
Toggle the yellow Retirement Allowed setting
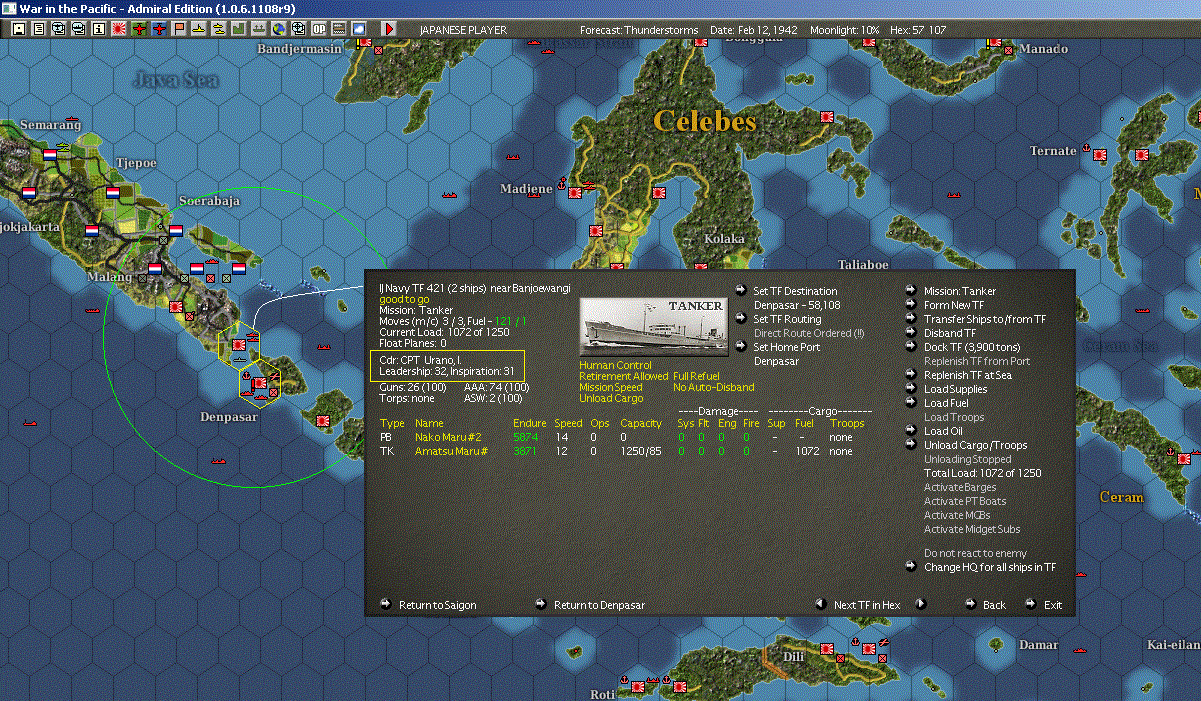pos(623,376)
